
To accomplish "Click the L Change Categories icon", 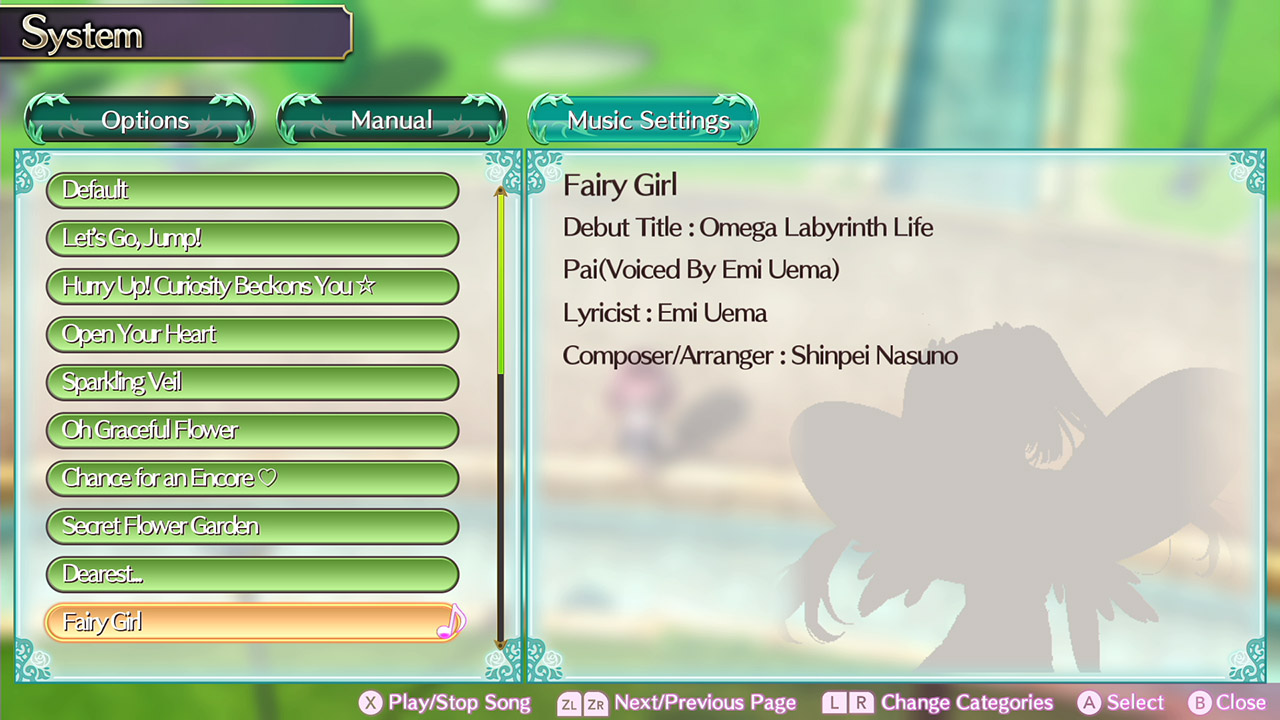I will [x=834, y=703].
